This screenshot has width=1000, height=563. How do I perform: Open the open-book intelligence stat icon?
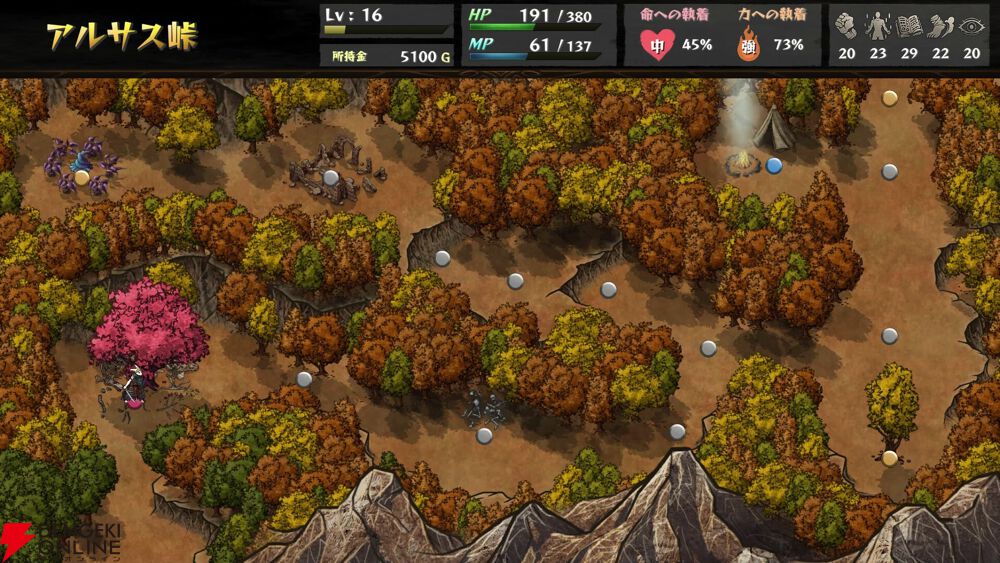click(x=909, y=26)
